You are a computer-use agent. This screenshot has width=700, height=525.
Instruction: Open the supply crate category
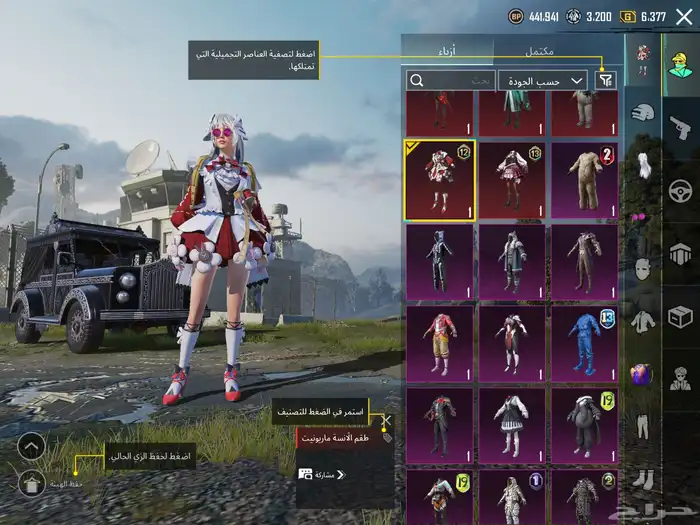click(680, 317)
